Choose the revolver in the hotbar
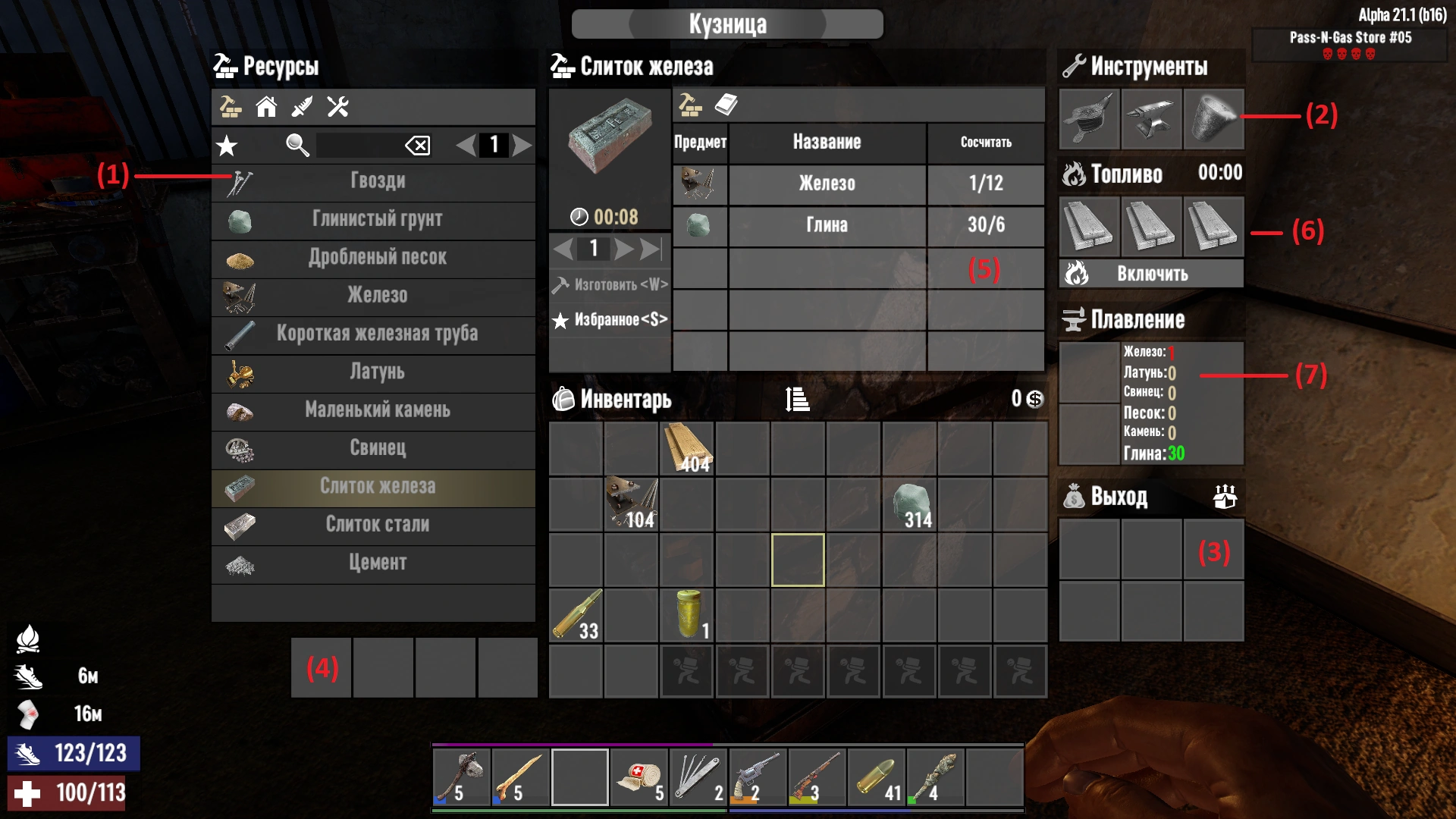The height and width of the screenshot is (819, 1456). pos(757,777)
